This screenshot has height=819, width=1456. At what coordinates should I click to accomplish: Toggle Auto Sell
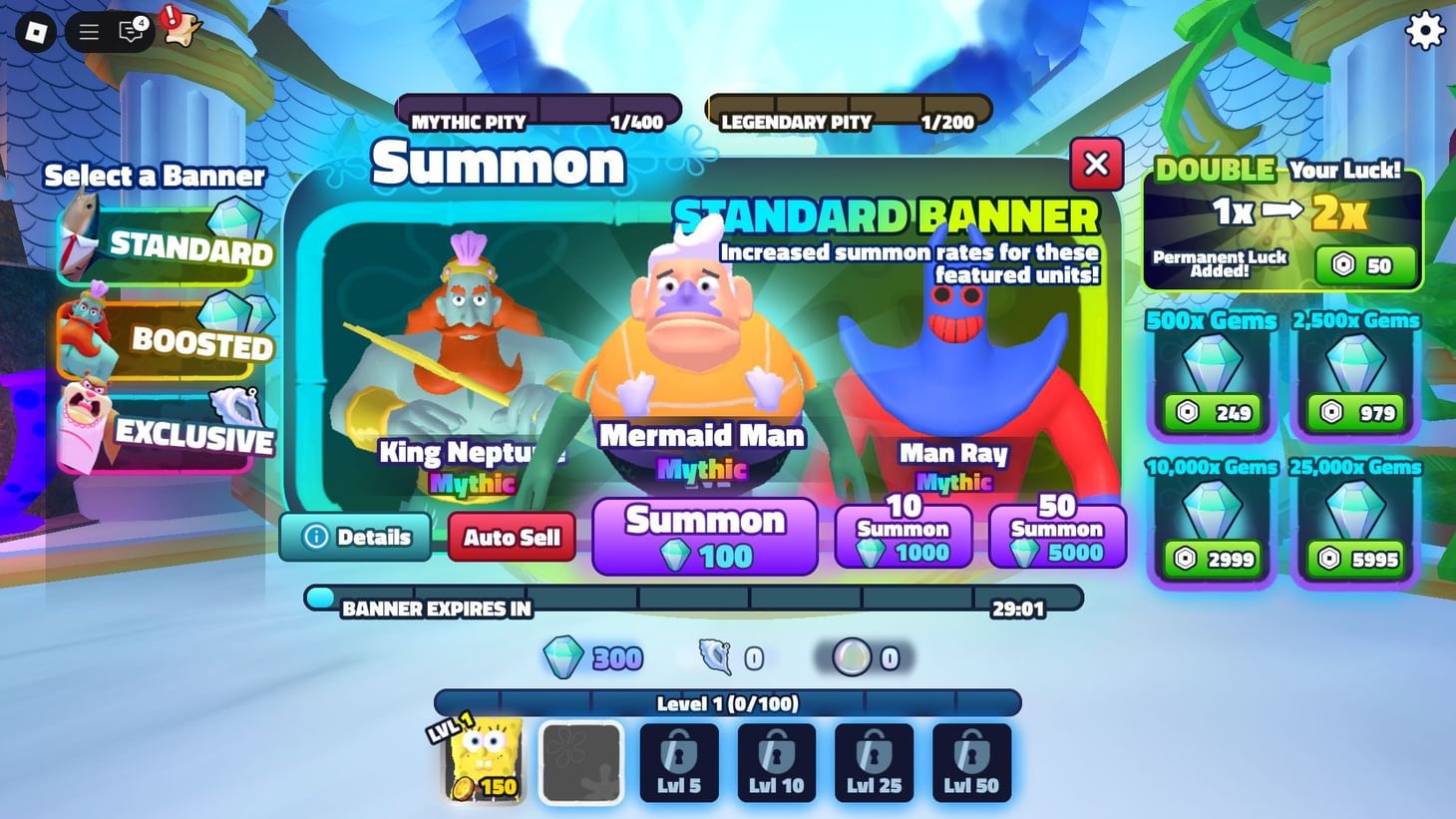511,537
